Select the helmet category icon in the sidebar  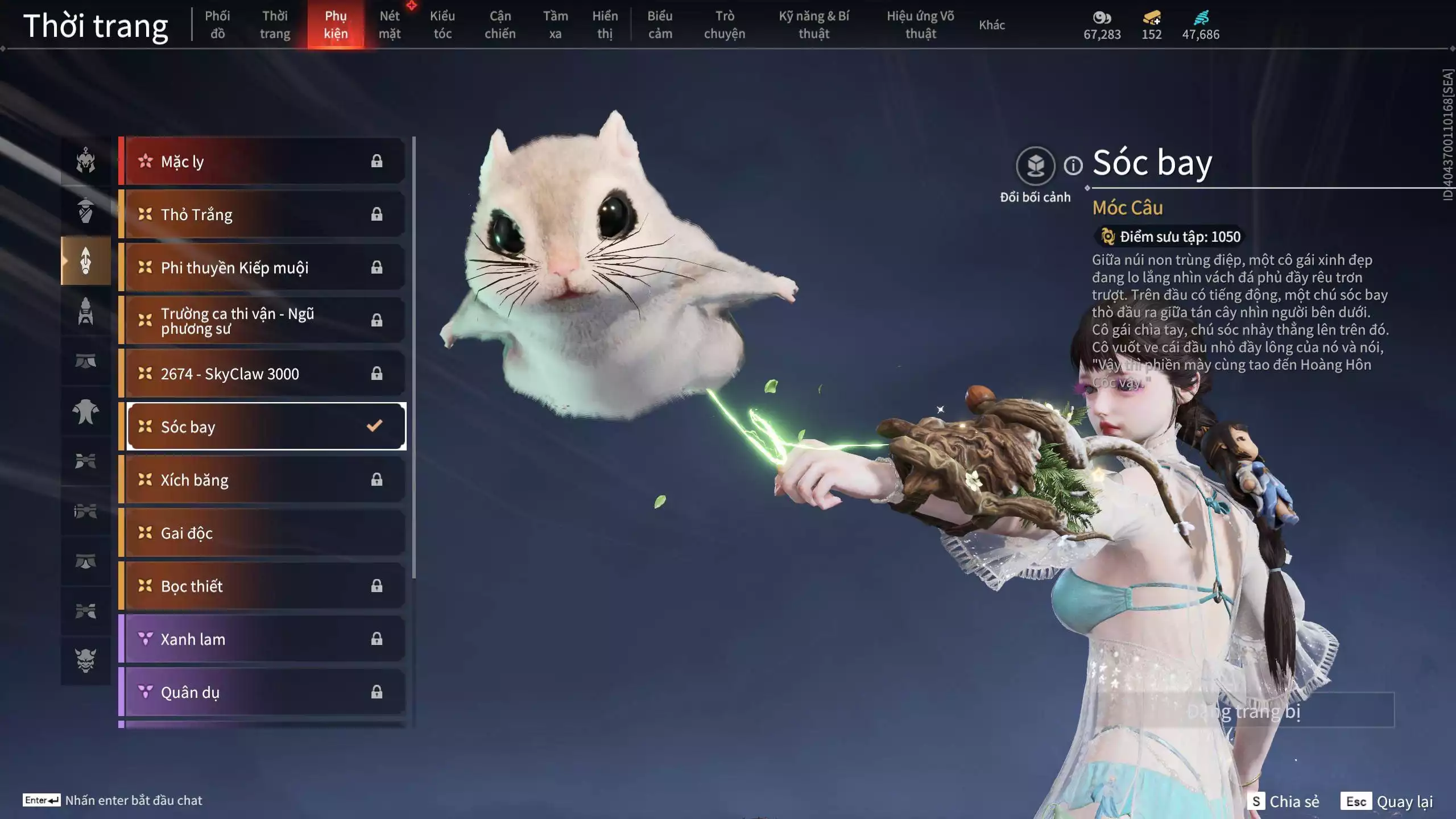(85, 162)
